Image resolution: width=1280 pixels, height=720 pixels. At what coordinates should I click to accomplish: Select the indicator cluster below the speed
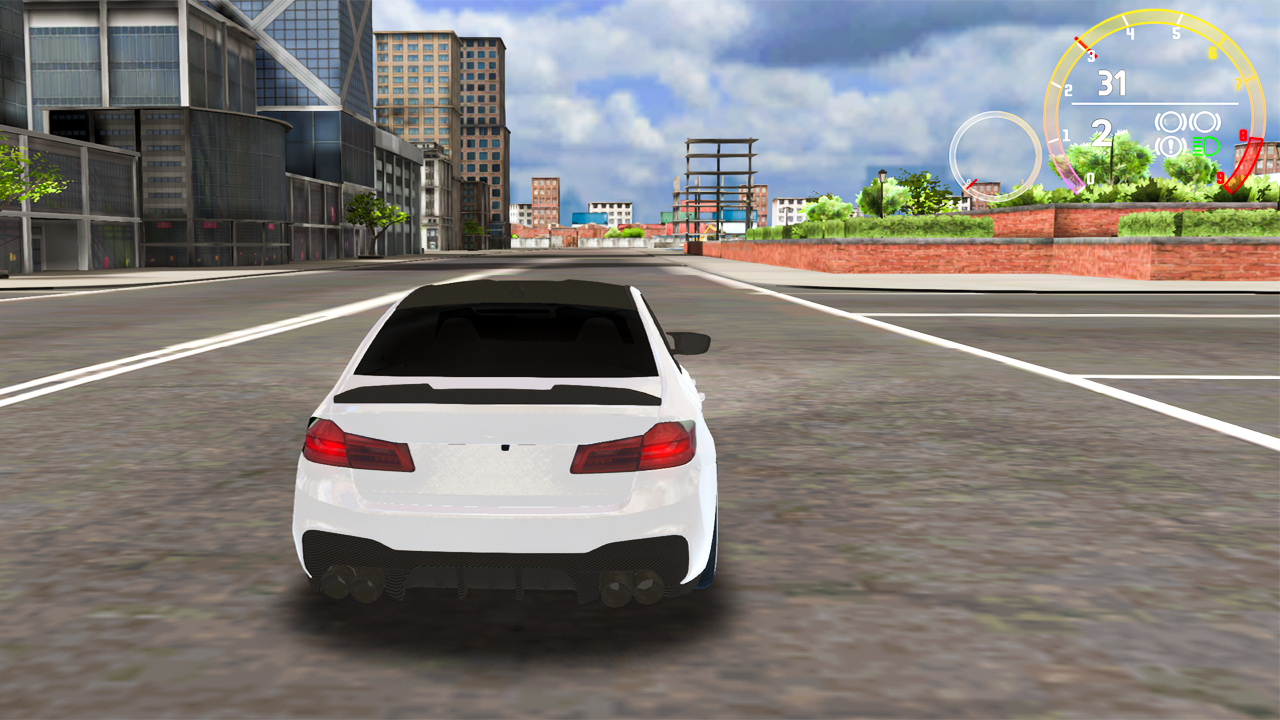(1187, 133)
